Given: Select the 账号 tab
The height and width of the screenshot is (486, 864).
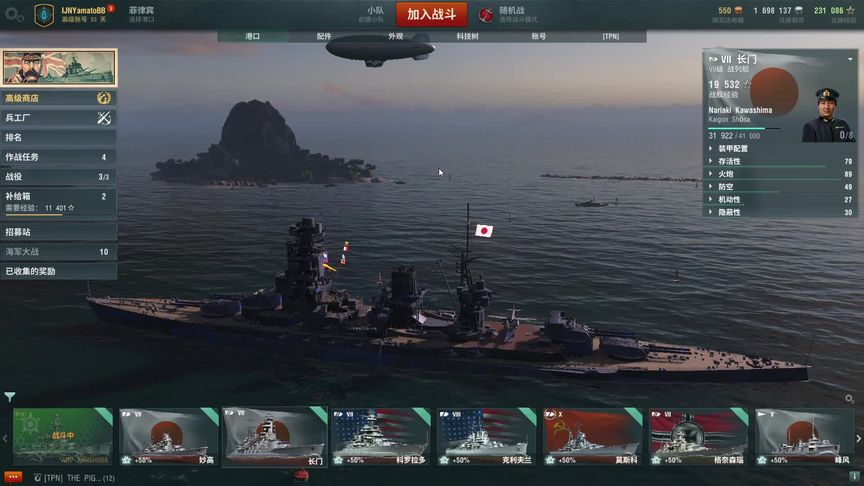Looking at the screenshot, I should click(539, 36).
